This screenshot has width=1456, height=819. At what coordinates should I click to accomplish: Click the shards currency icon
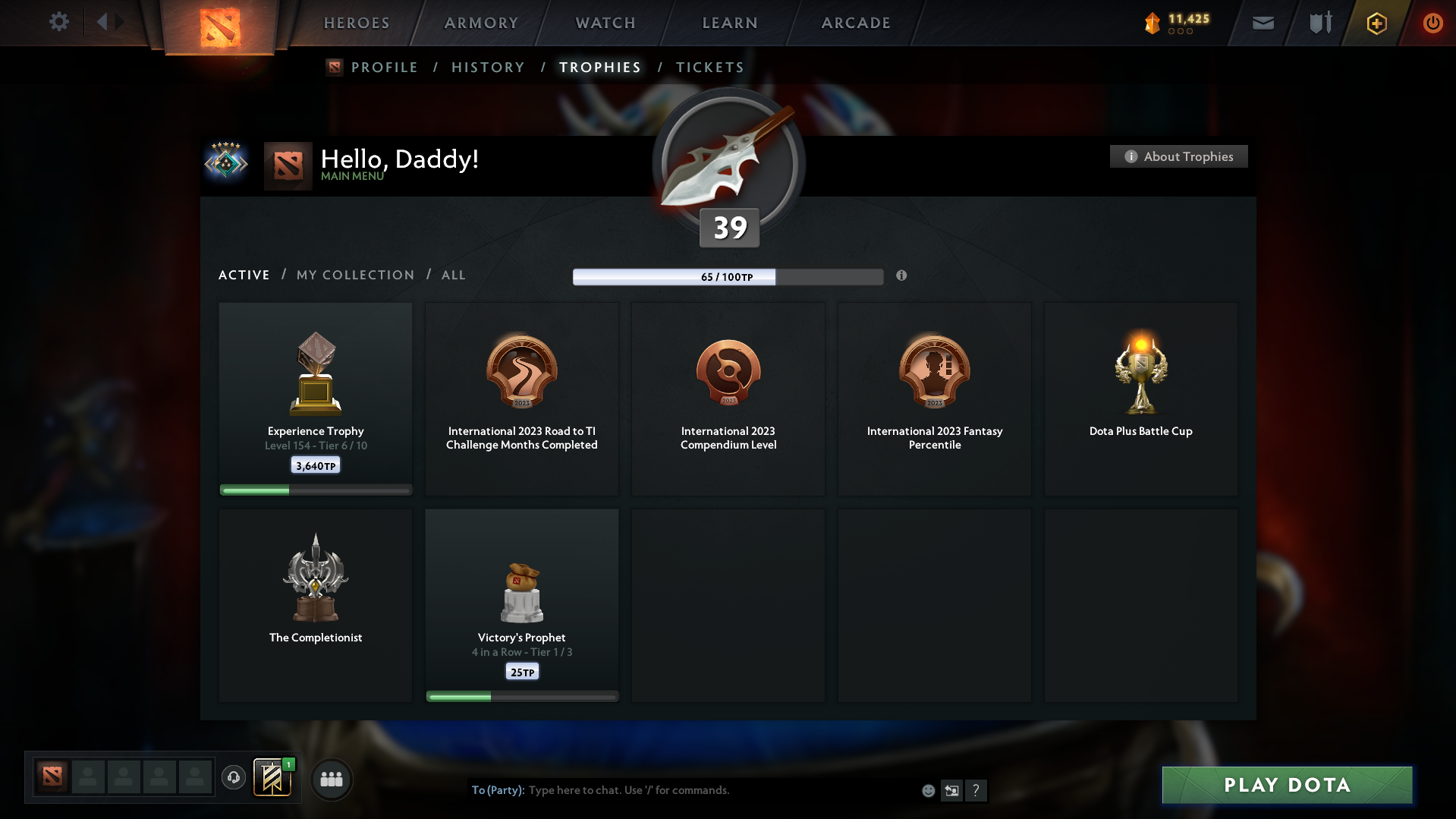point(1154,23)
